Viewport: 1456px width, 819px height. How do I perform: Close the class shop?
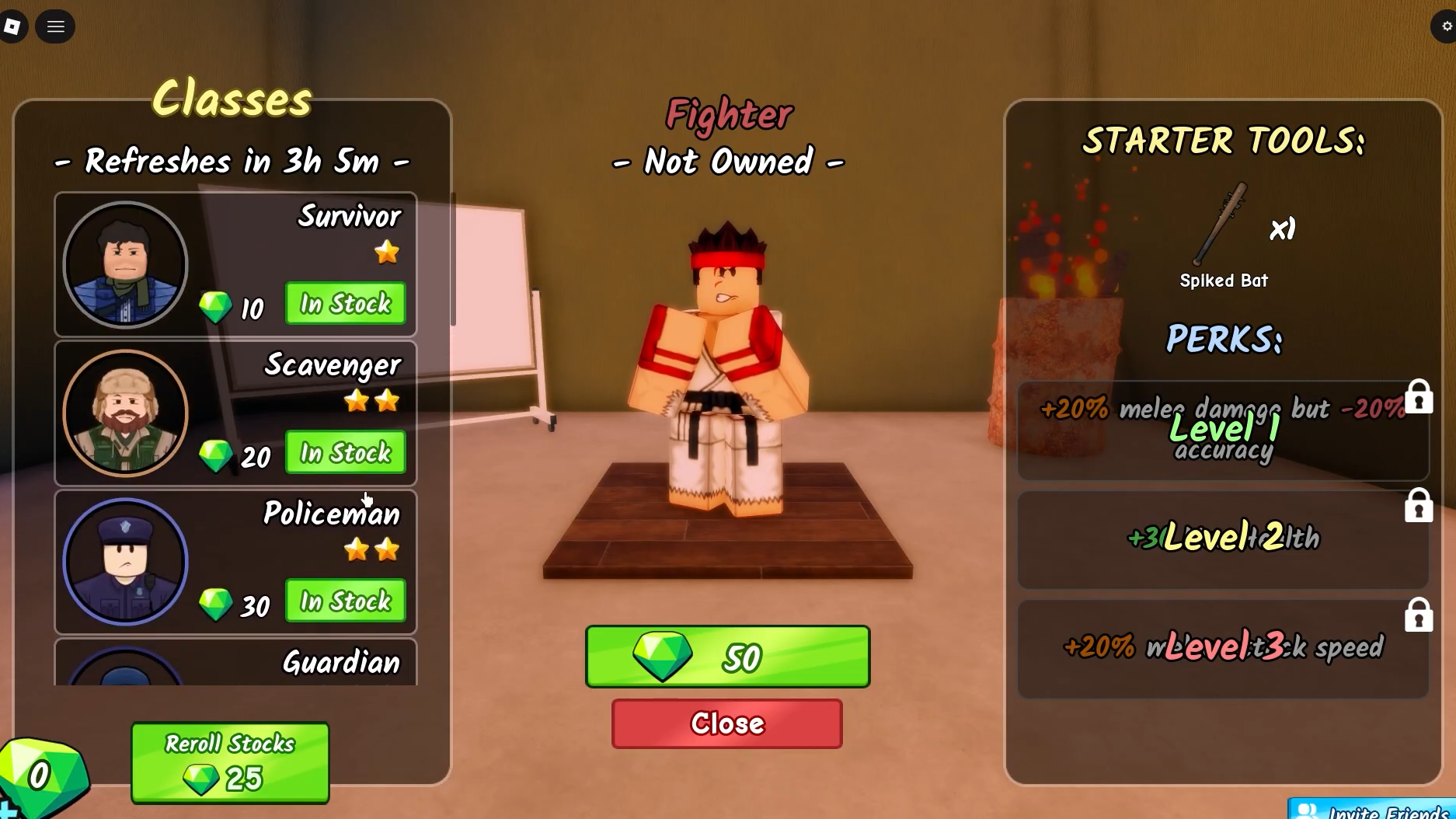pyautogui.click(x=726, y=723)
